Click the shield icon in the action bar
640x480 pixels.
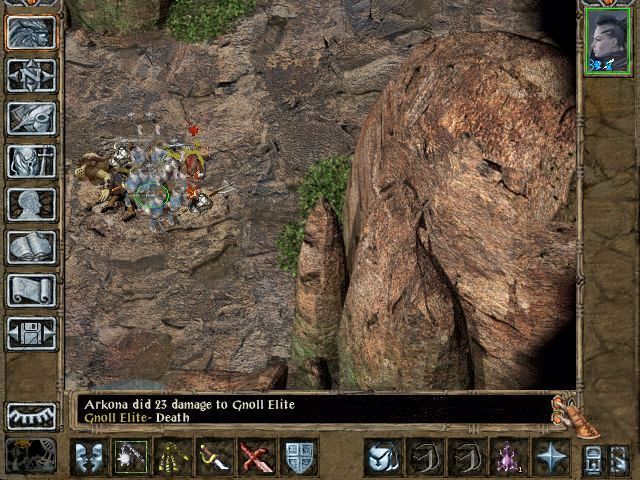tap(299, 458)
